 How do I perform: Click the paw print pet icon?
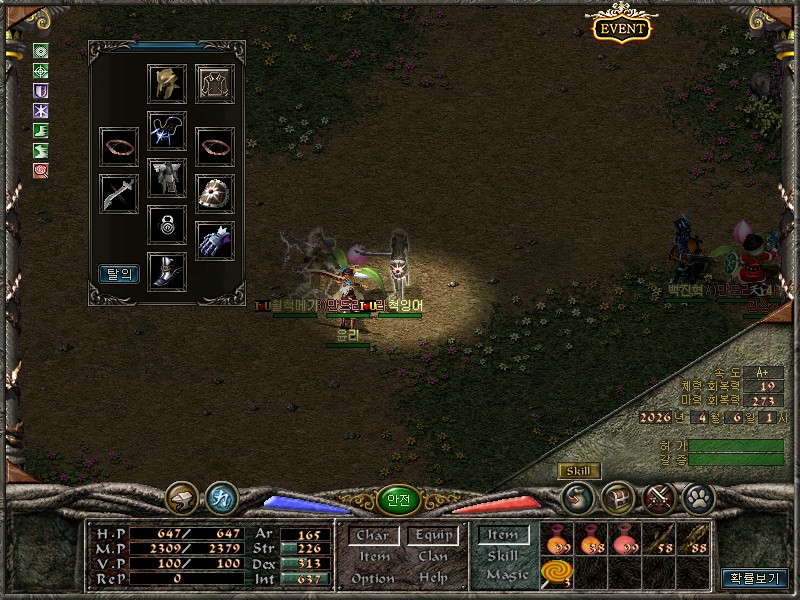697,496
